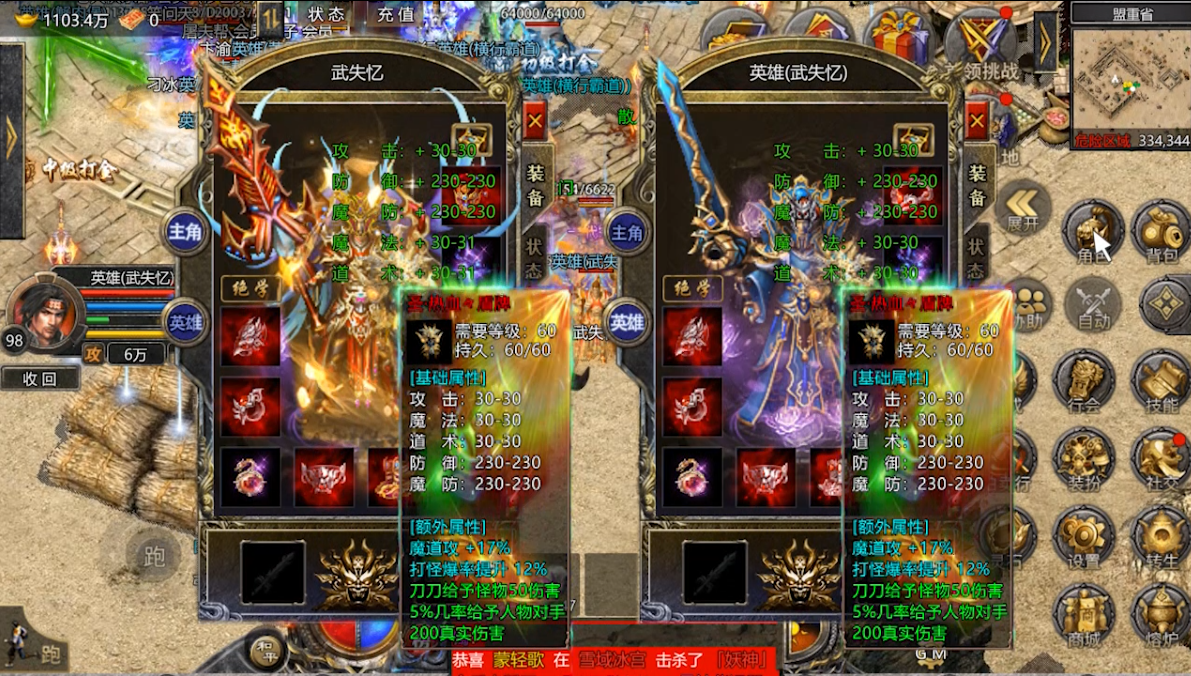Open the 技能 skills menu
The image size is (1191, 676).
click(1161, 384)
